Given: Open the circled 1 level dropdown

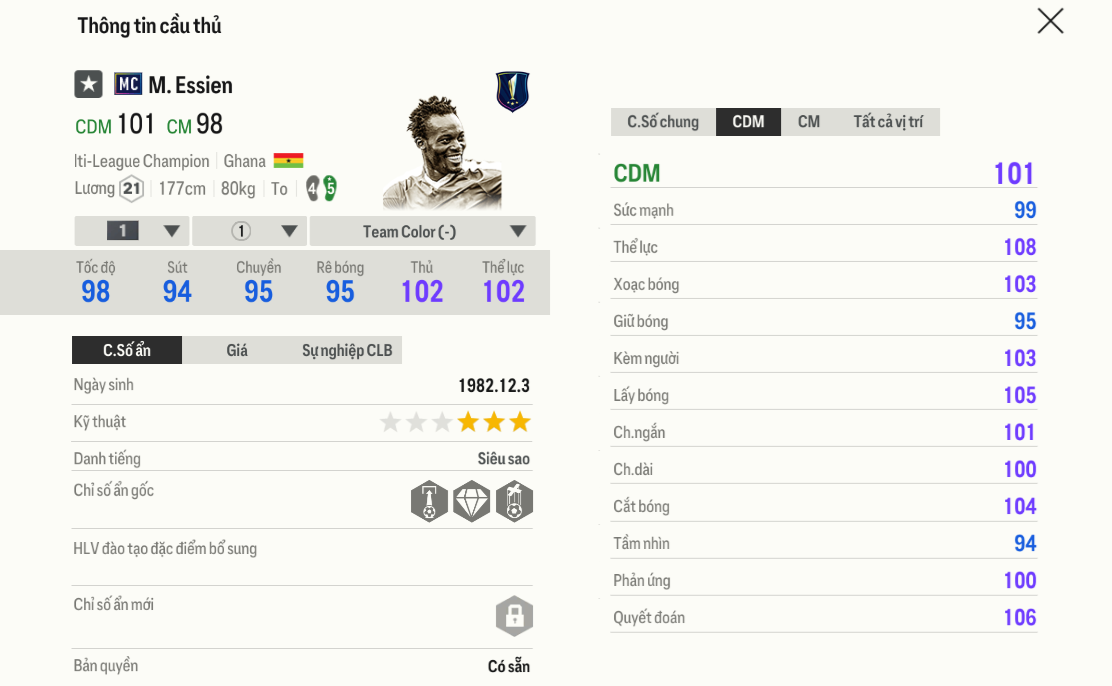Looking at the screenshot, I should (249, 231).
